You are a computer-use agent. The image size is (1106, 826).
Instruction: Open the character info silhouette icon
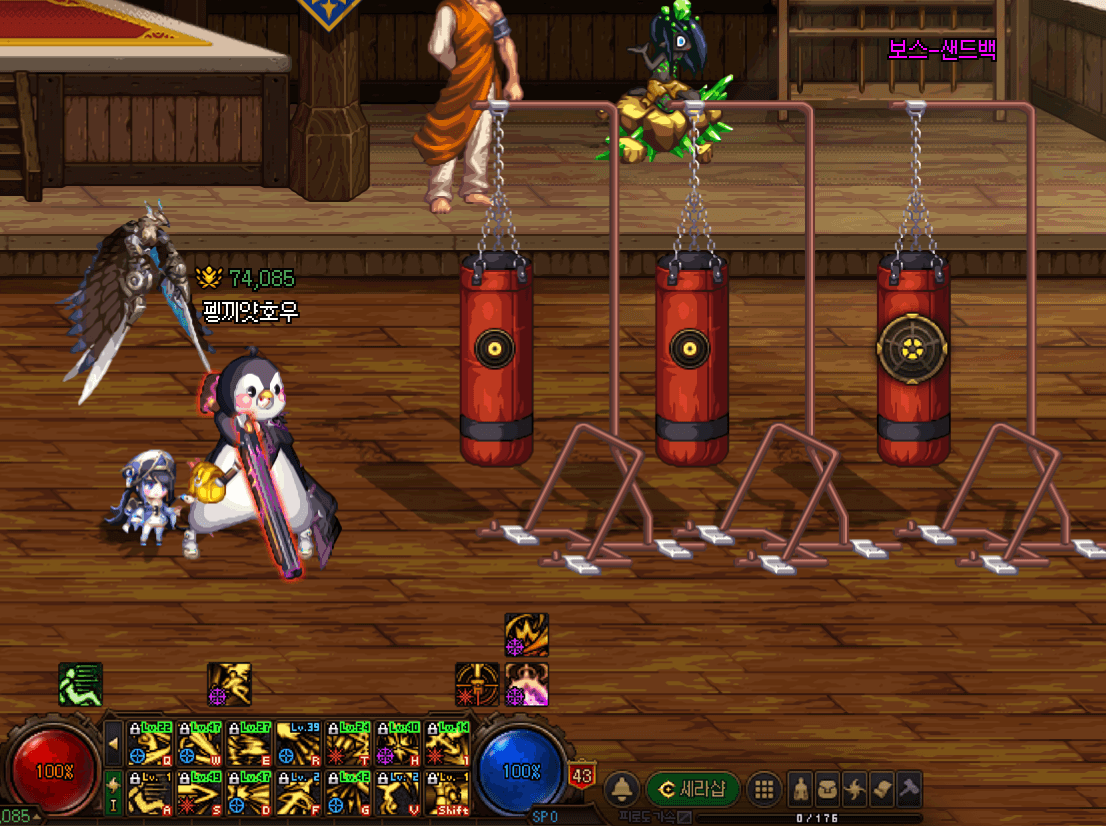click(801, 789)
